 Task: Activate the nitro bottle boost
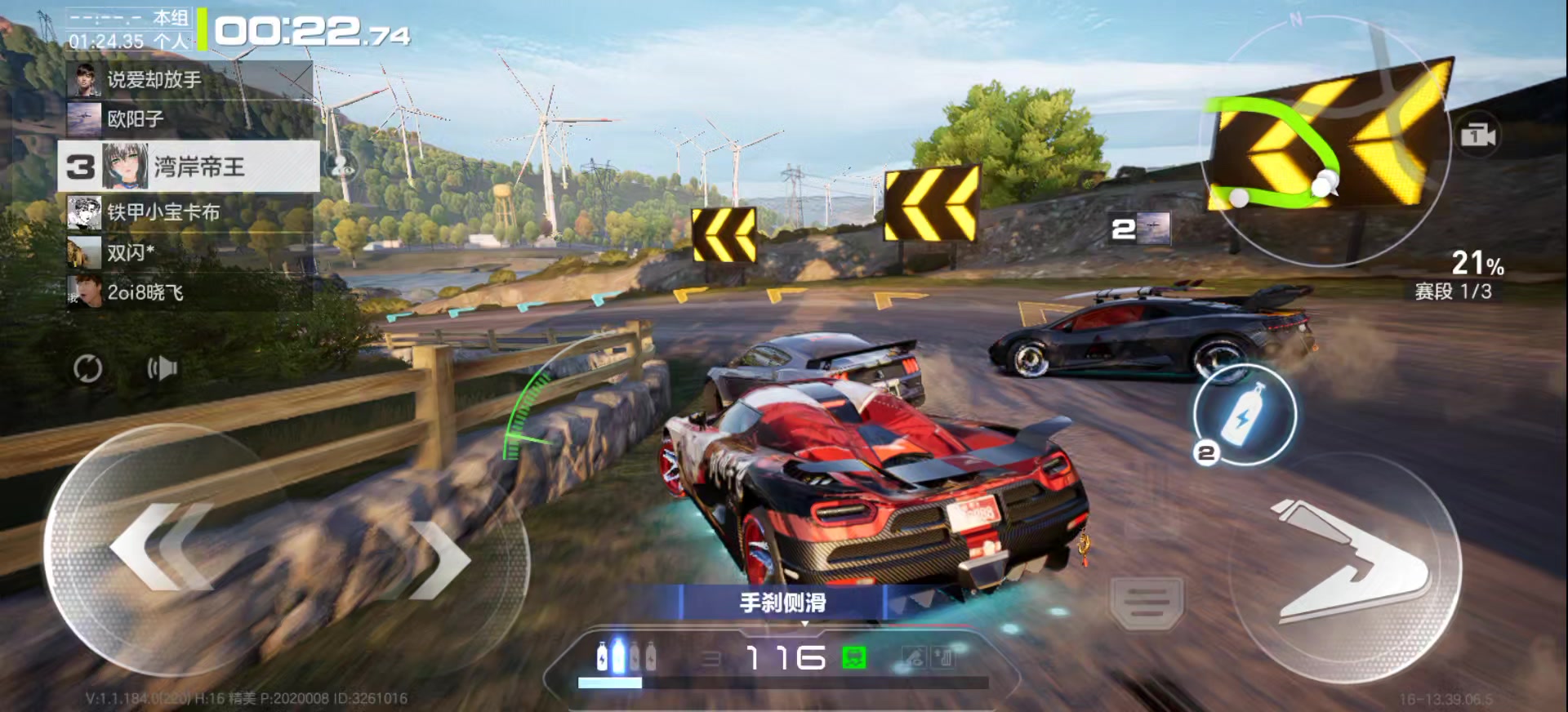[x=1244, y=415]
